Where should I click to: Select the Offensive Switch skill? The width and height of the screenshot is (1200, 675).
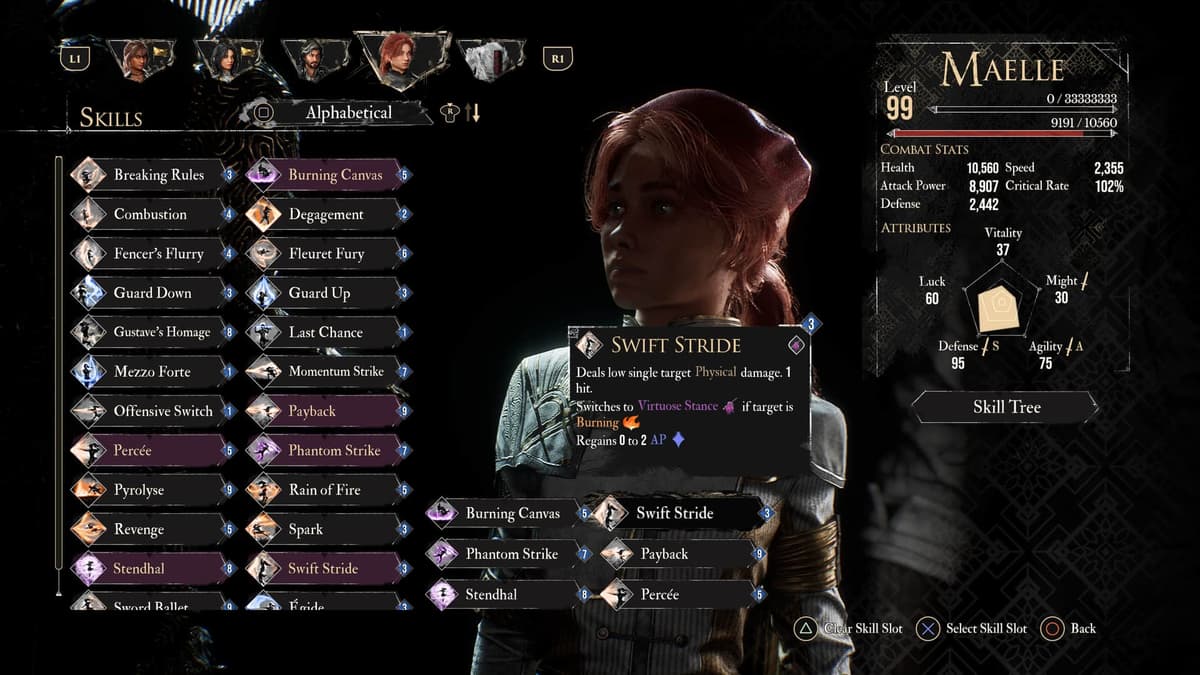[162, 411]
